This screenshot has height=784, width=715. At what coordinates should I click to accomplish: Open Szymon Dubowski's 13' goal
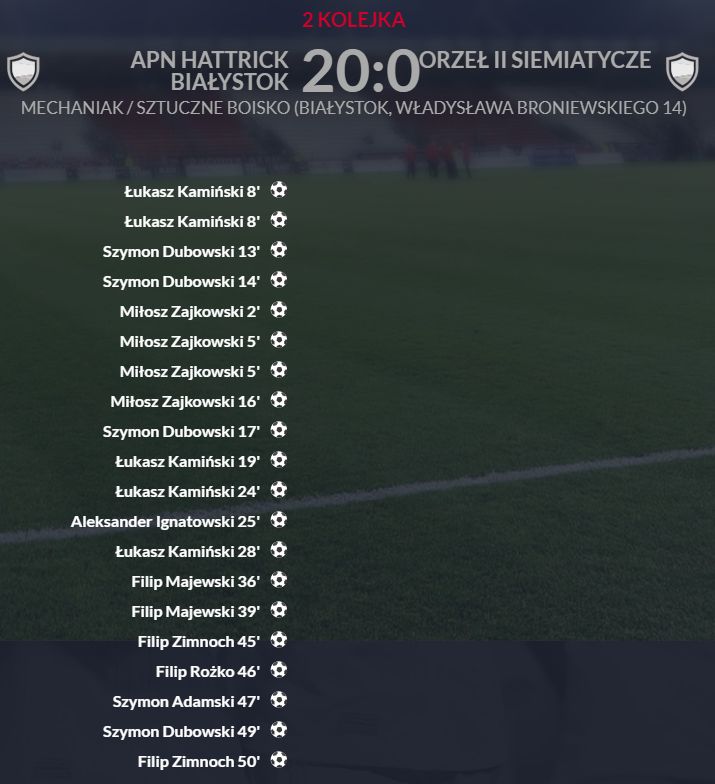[181, 251]
